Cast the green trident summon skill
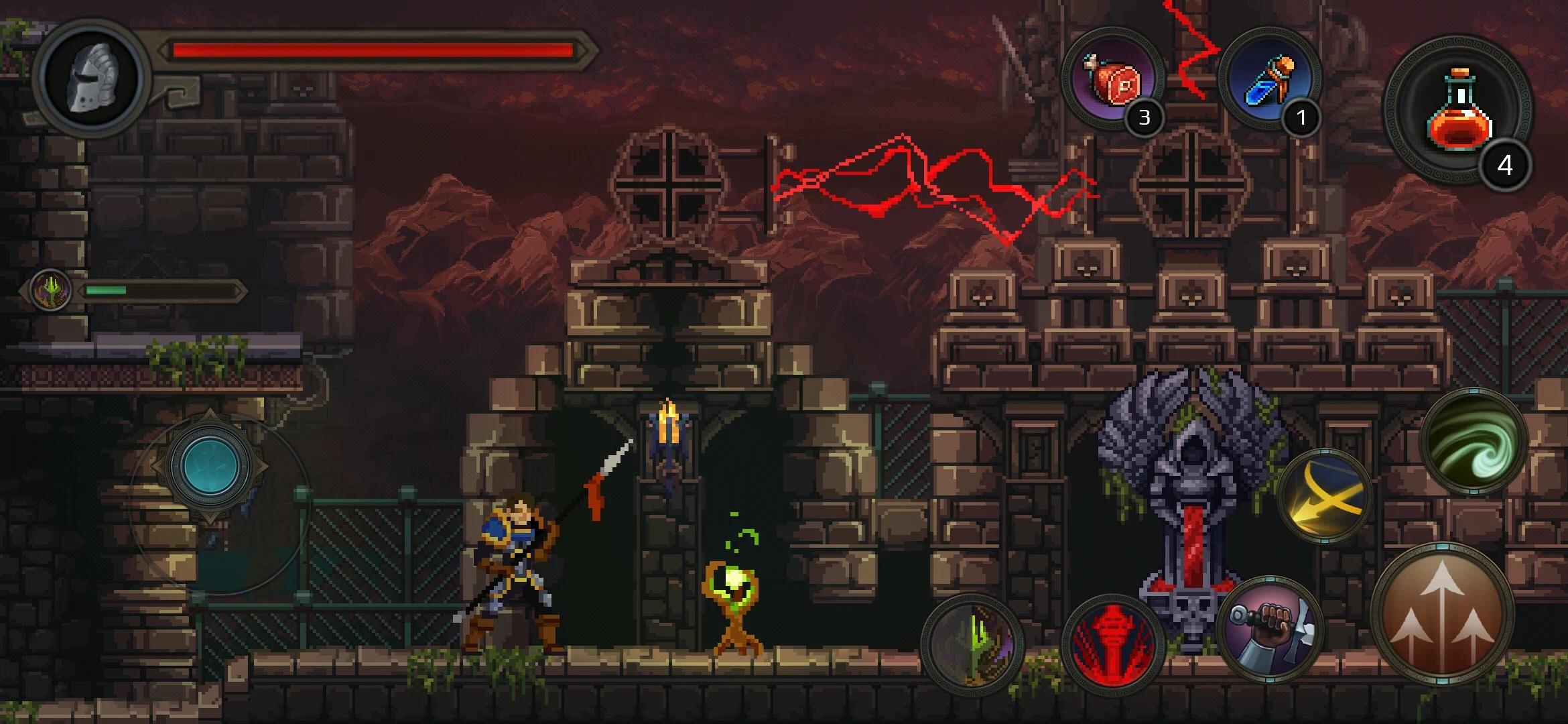Screen dimensions: 1568x724 point(972,644)
